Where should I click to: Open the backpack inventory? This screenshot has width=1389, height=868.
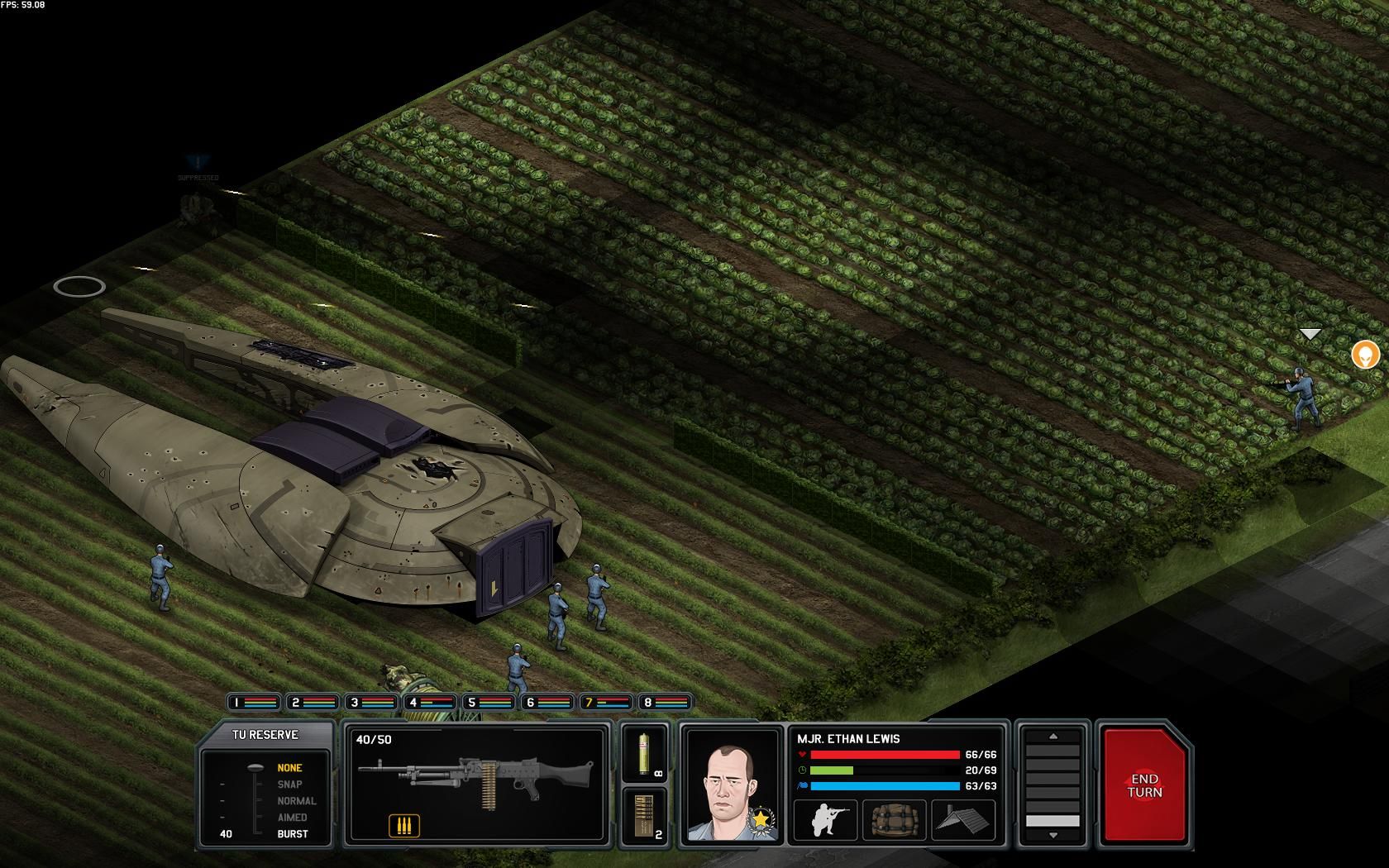point(893,820)
